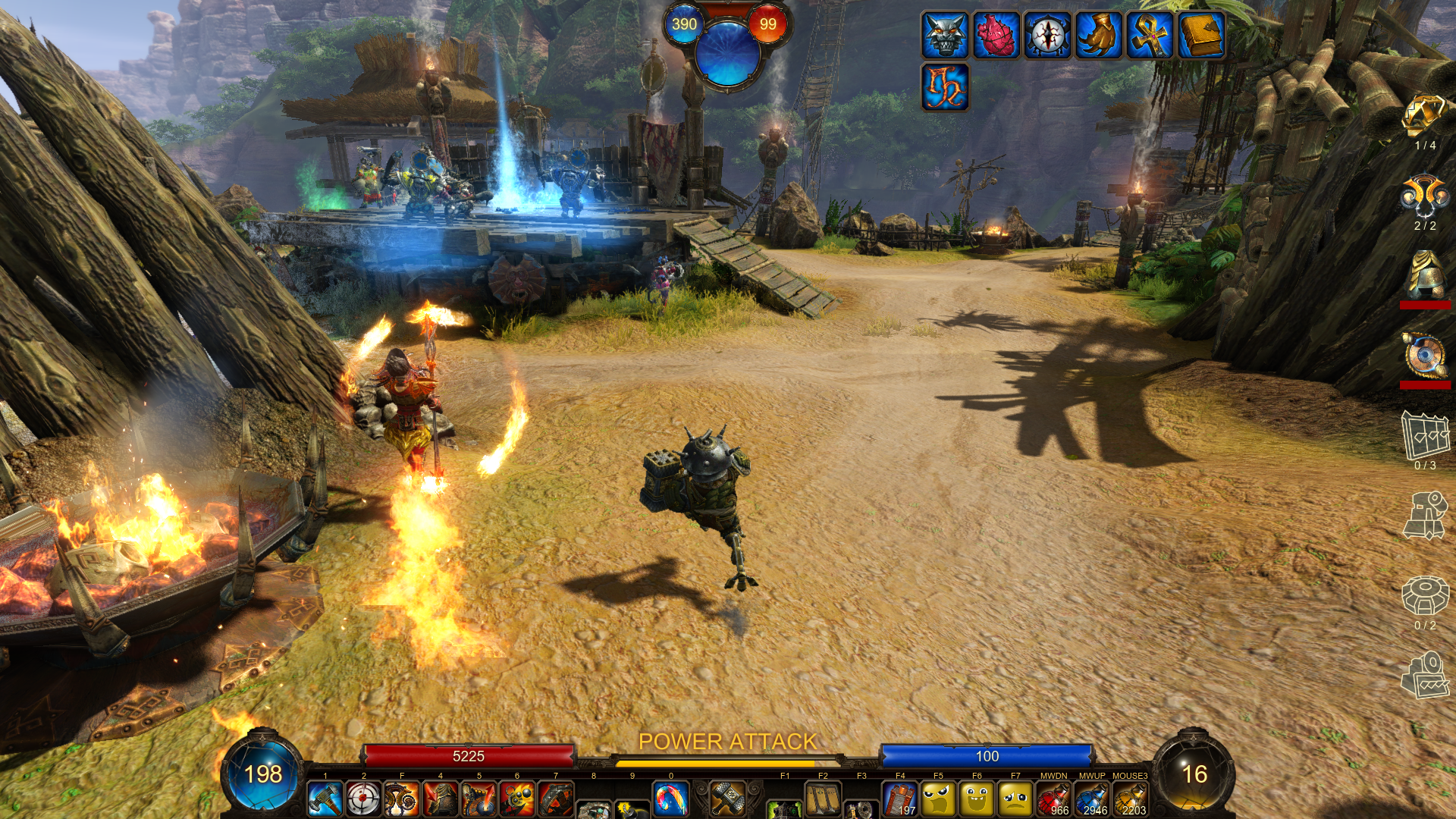Use the happy grinning face emote
This screenshot has width=1456, height=819.
coord(977,799)
